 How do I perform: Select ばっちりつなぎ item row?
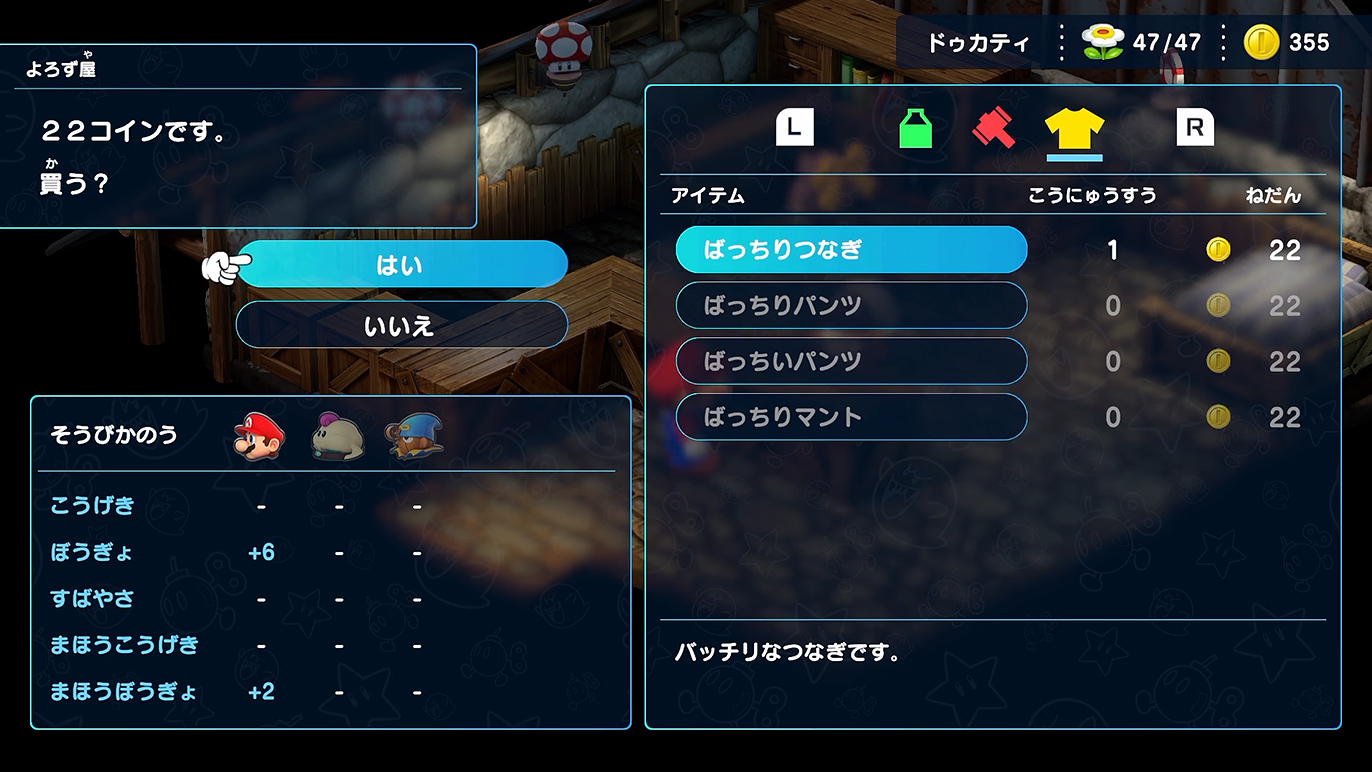[851, 250]
